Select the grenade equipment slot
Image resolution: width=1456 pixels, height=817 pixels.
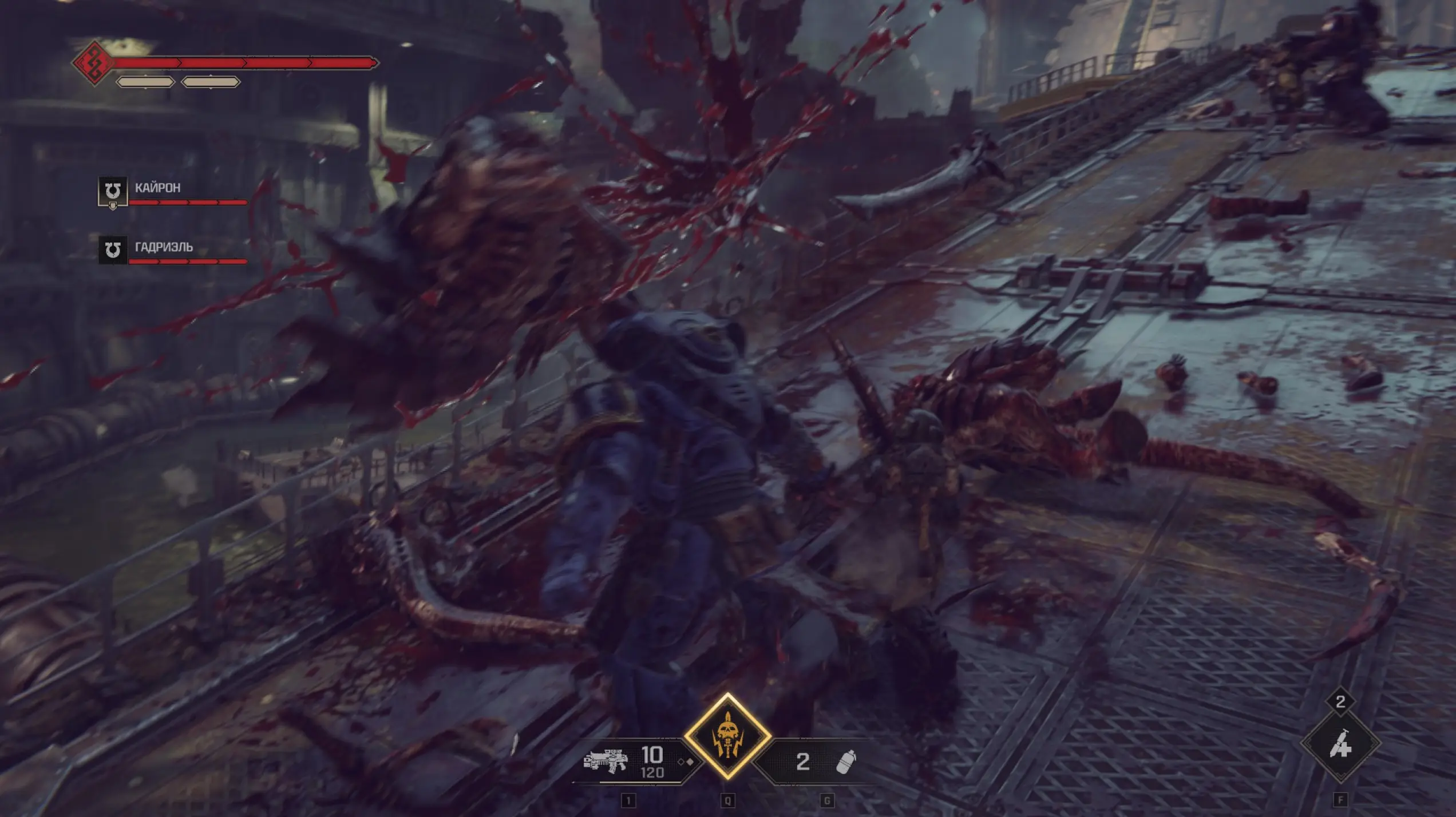(x=846, y=762)
